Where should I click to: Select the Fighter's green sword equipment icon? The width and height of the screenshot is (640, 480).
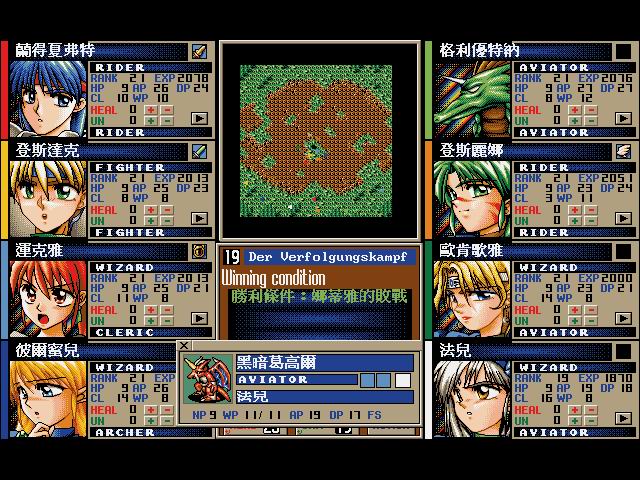(199, 151)
